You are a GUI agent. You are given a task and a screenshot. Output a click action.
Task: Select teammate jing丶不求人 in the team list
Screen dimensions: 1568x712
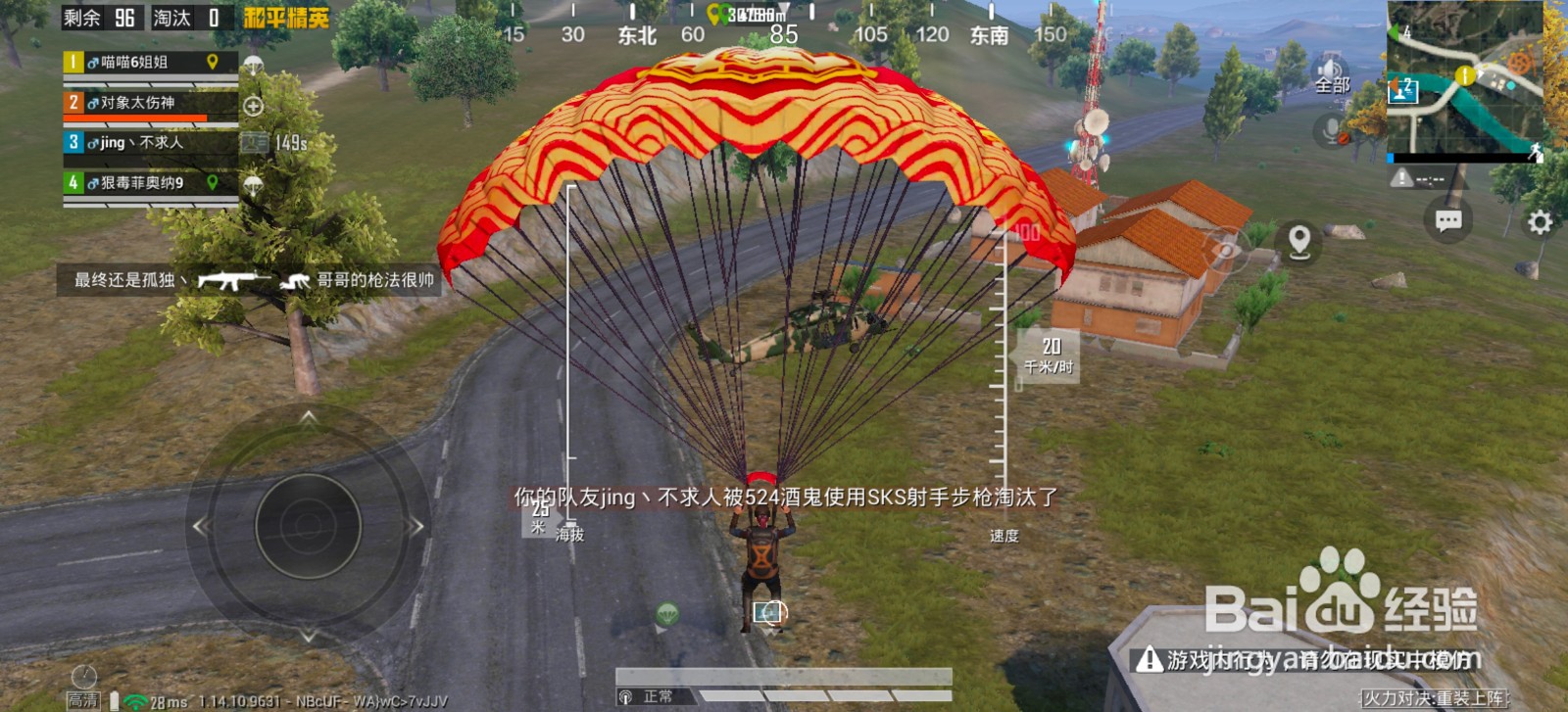click(x=139, y=142)
